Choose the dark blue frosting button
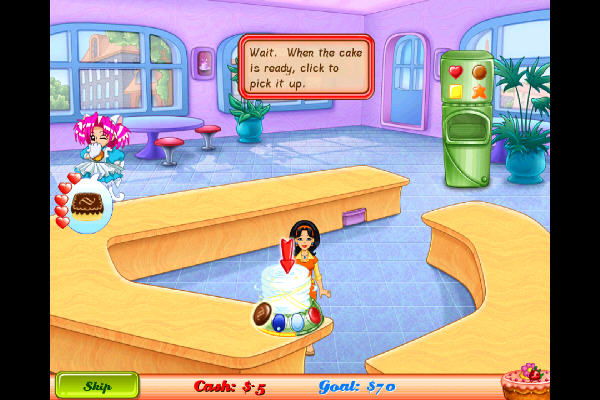The height and width of the screenshot is (400, 600). coord(280,322)
